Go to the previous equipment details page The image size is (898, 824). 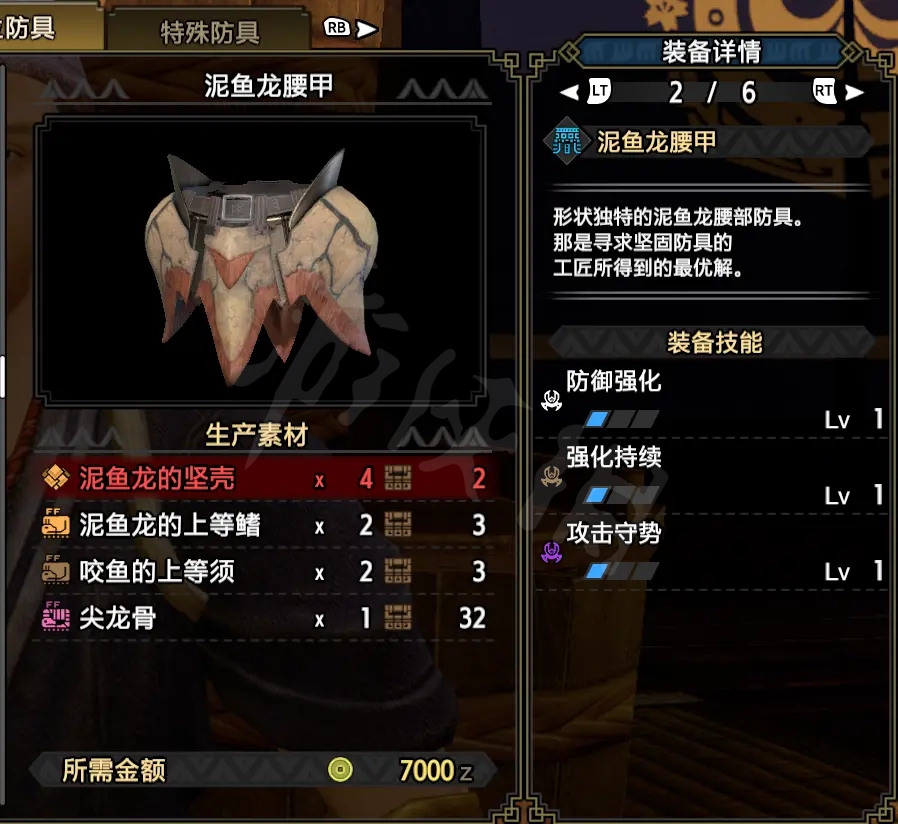(586, 92)
